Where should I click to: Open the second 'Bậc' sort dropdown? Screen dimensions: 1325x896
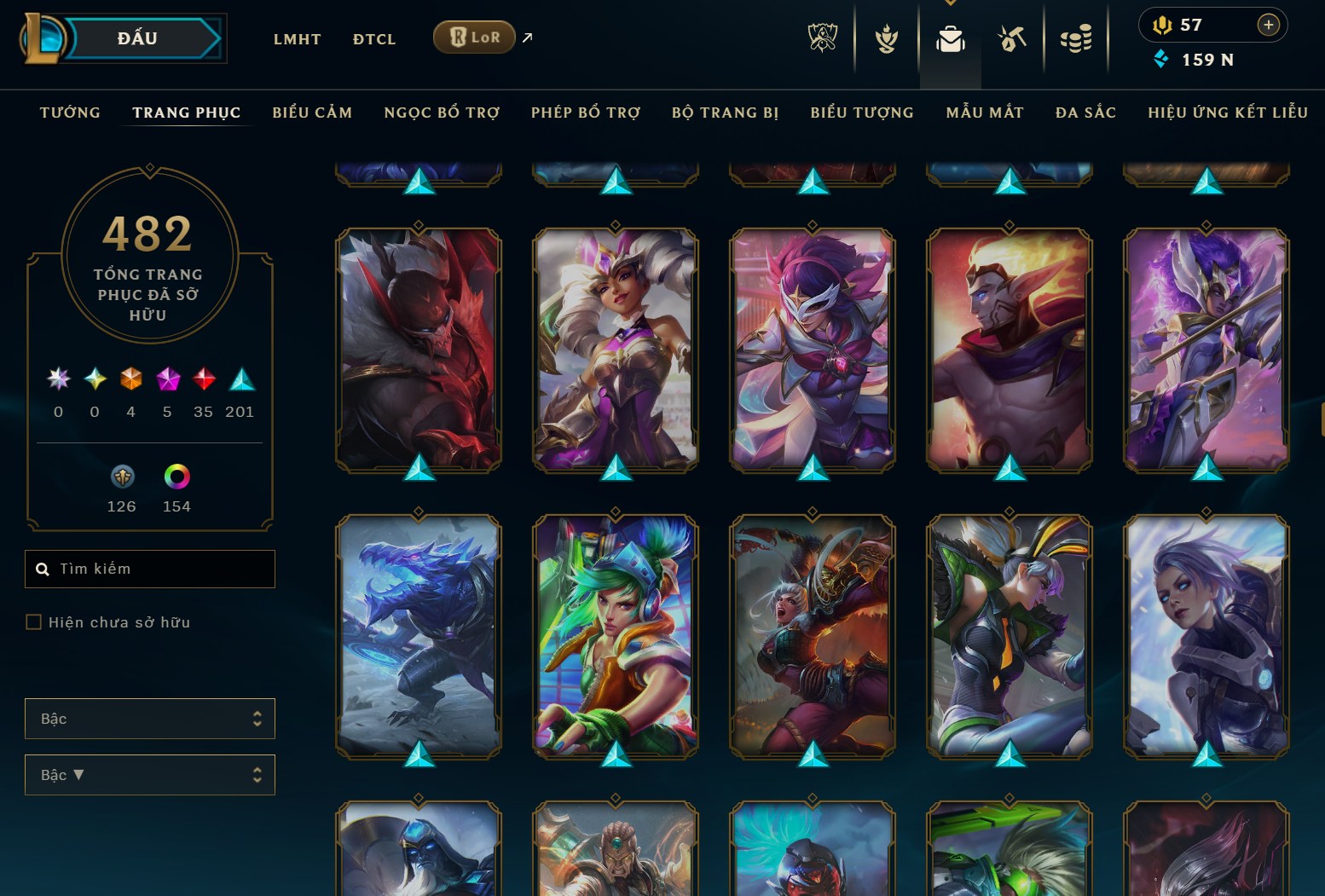(150, 775)
